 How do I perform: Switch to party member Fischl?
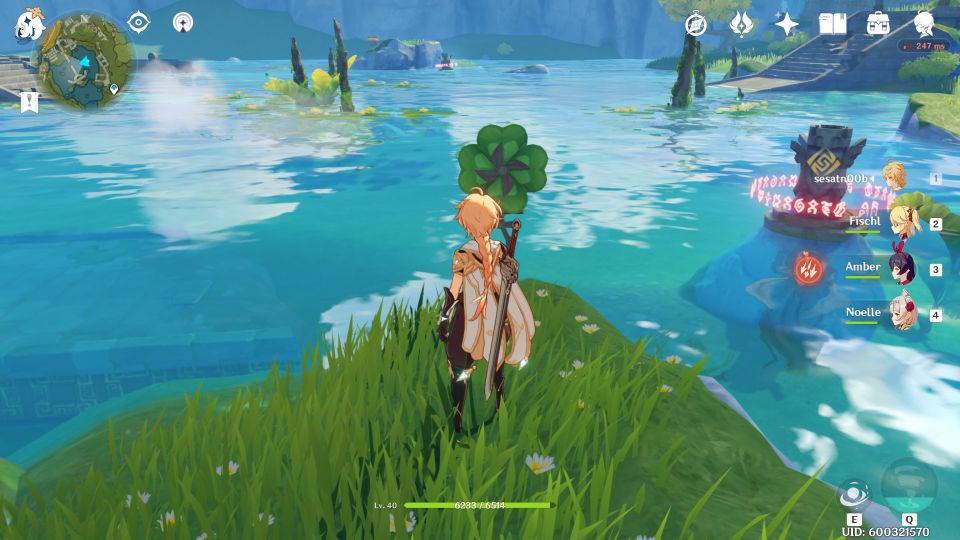(894, 223)
